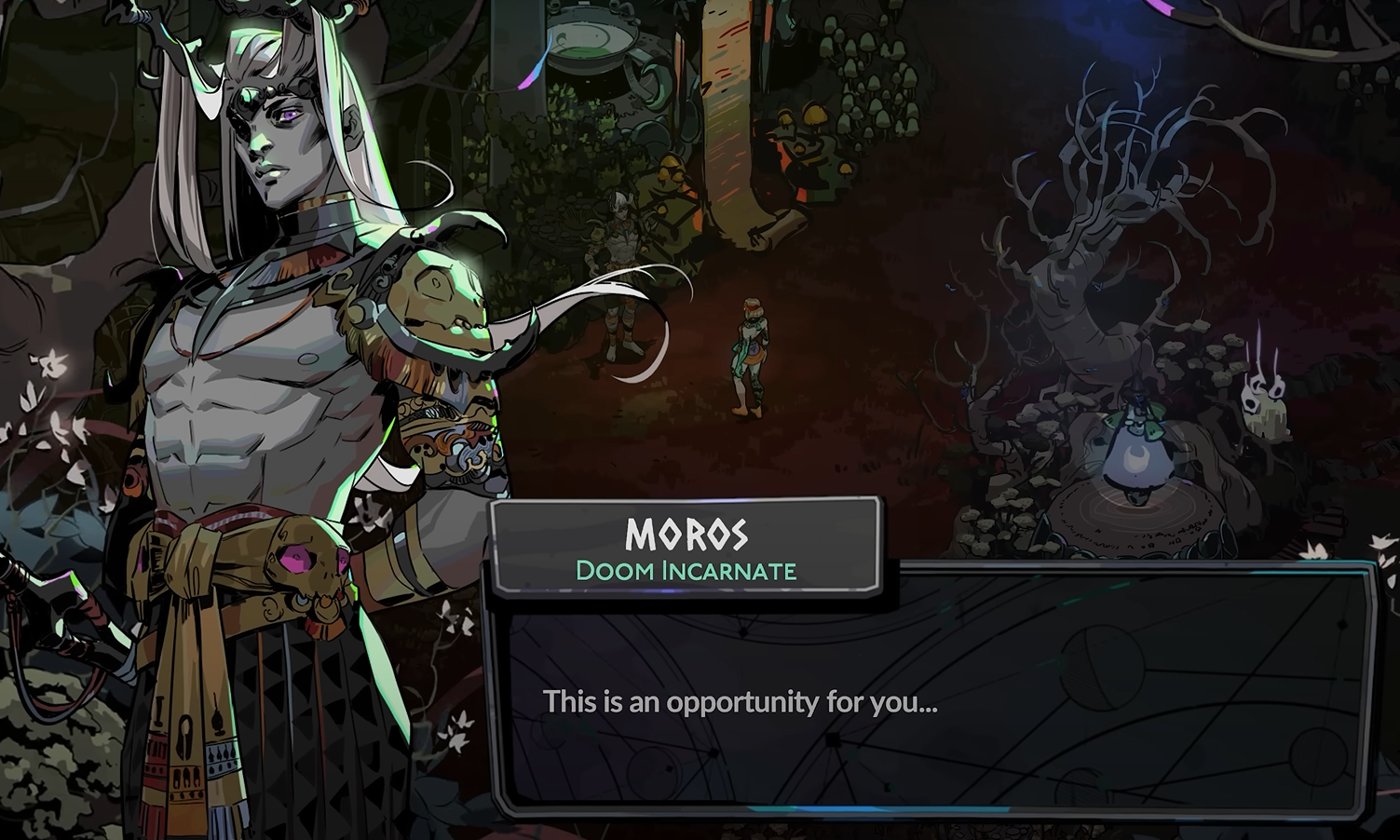1400x840 pixels.
Task: Click the MOROS name banner
Action: (x=686, y=536)
